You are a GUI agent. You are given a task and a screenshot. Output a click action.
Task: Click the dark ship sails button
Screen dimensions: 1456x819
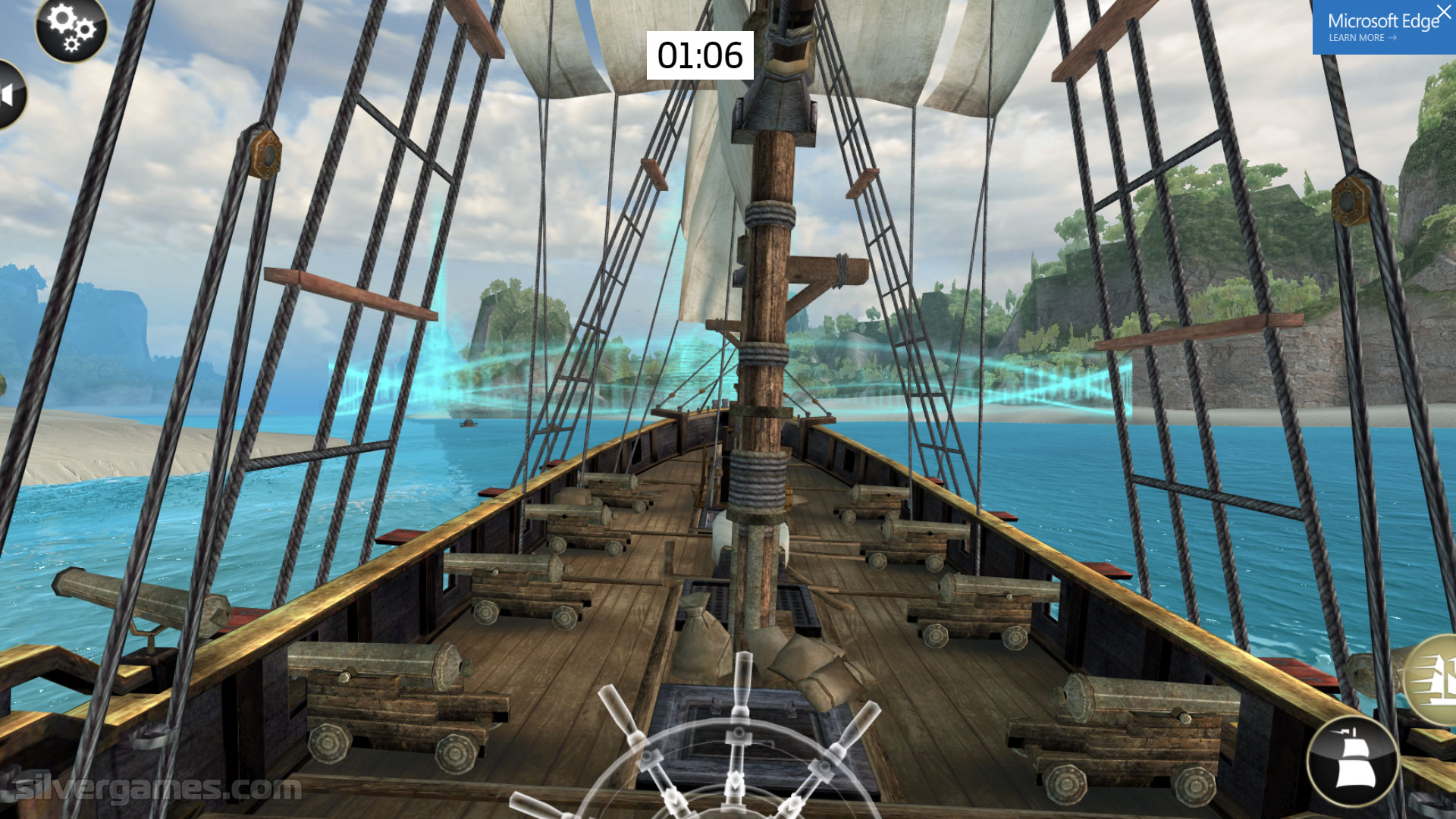(1353, 761)
